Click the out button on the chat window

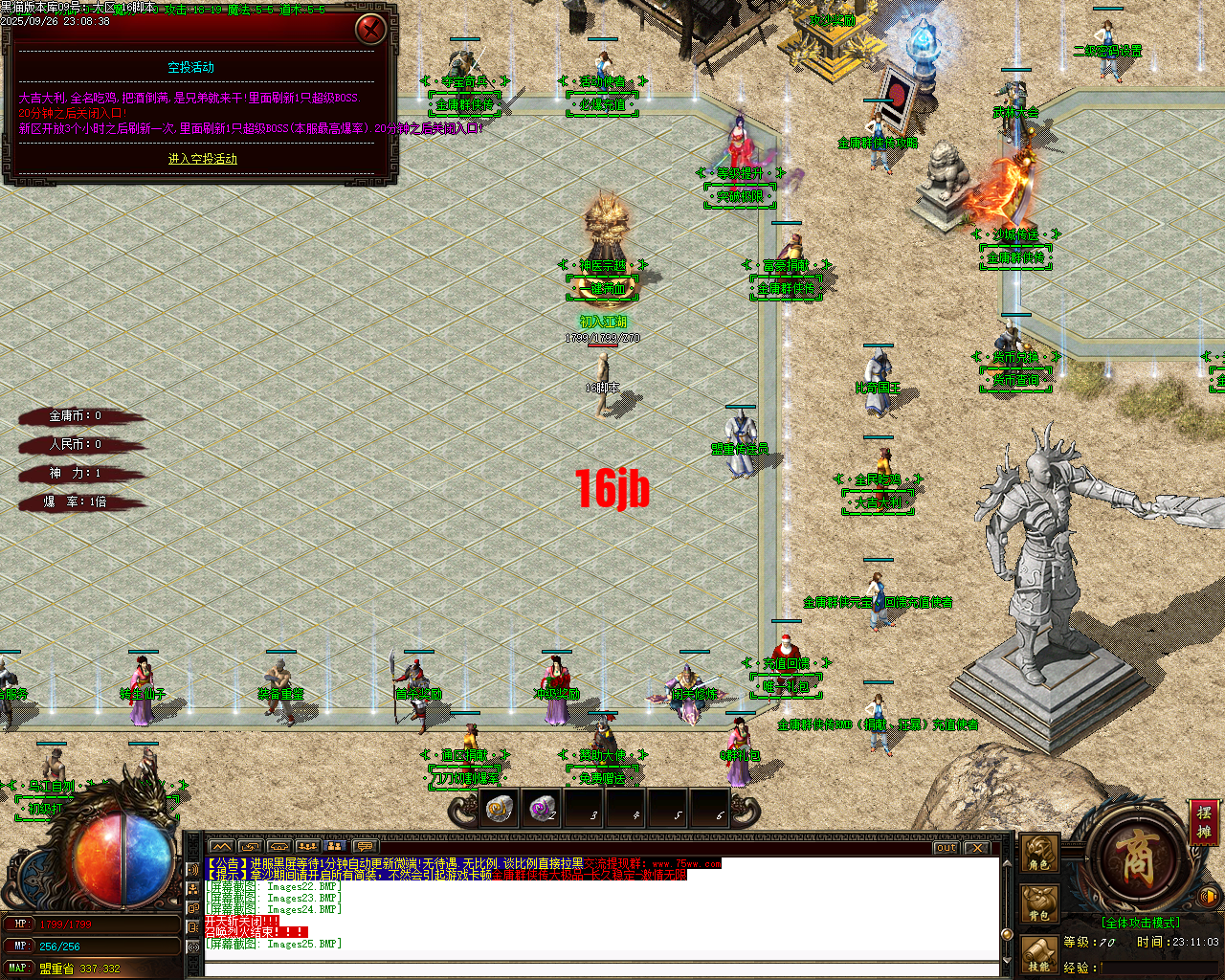click(x=946, y=848)
